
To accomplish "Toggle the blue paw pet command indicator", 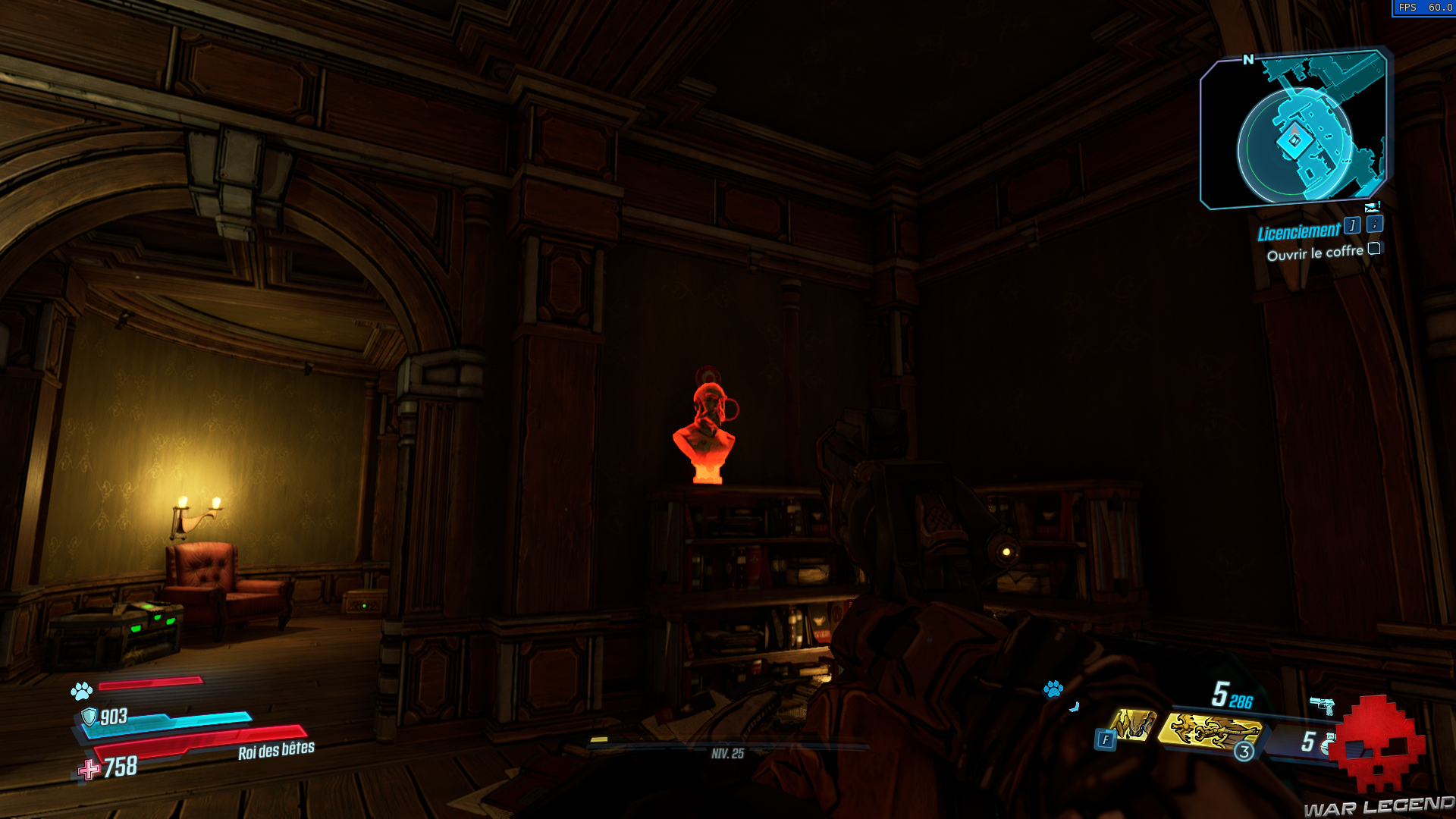I will (x=1053, y=690).
